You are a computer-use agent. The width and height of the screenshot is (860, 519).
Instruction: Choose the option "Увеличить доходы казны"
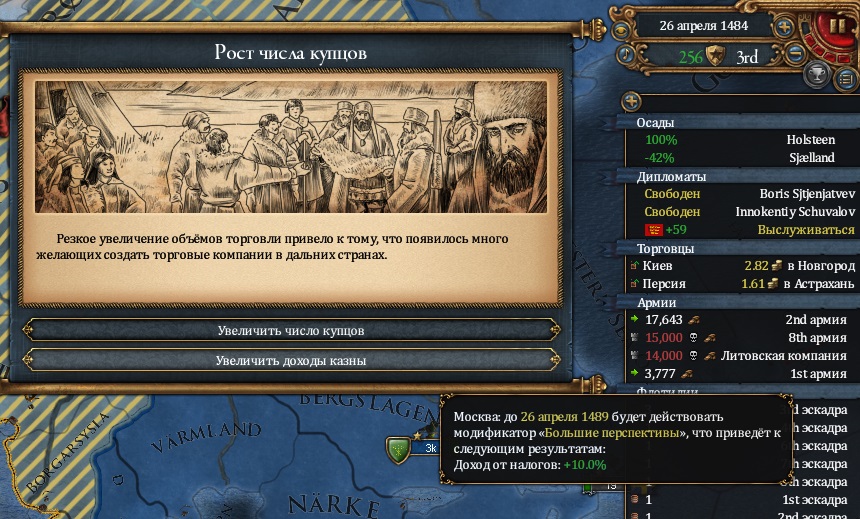point(290,360)
